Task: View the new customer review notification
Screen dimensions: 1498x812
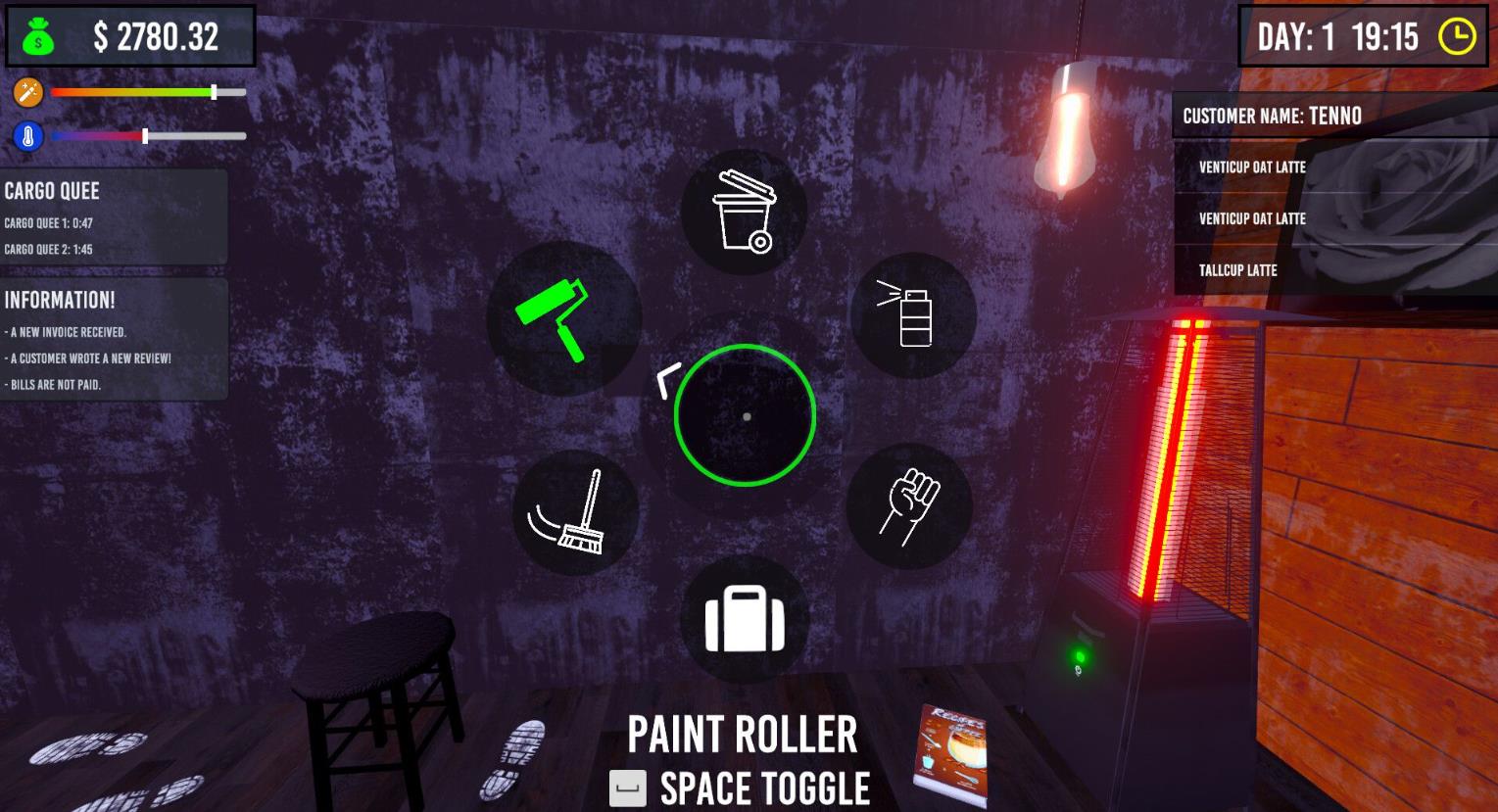Action: click(x=90, y=358)
